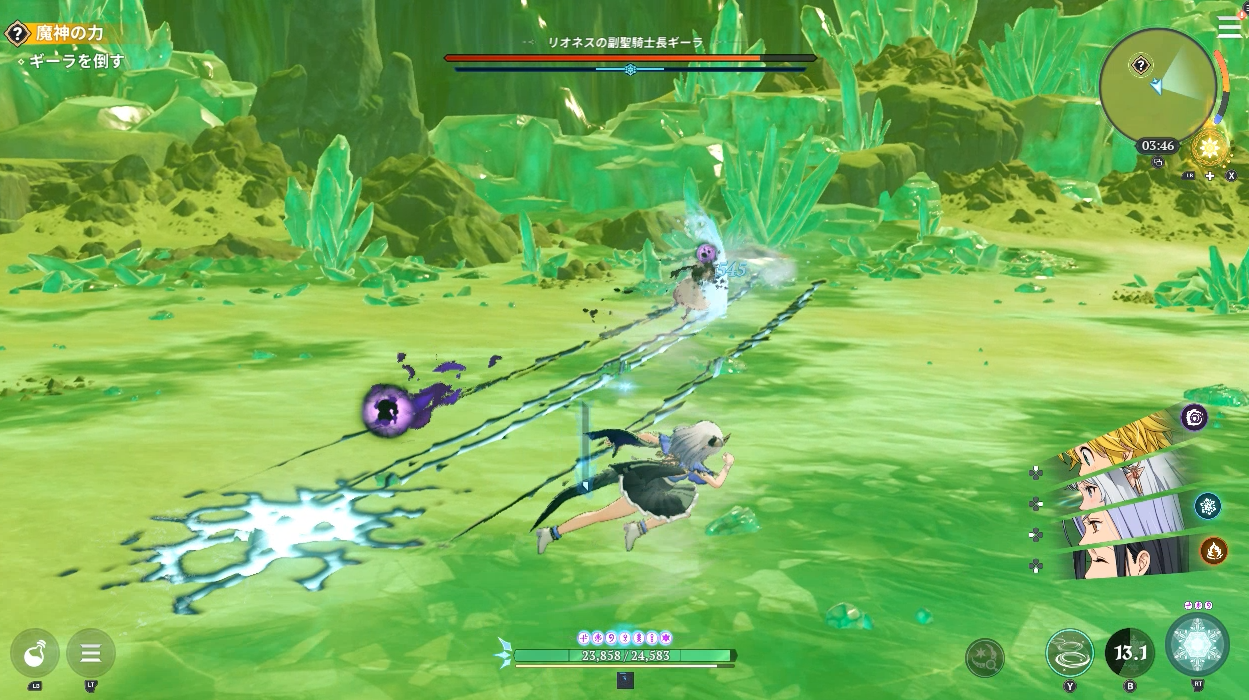1249x700 pixels.
Task: Select the question mark quest marker on minimap
Action: 1140,66
